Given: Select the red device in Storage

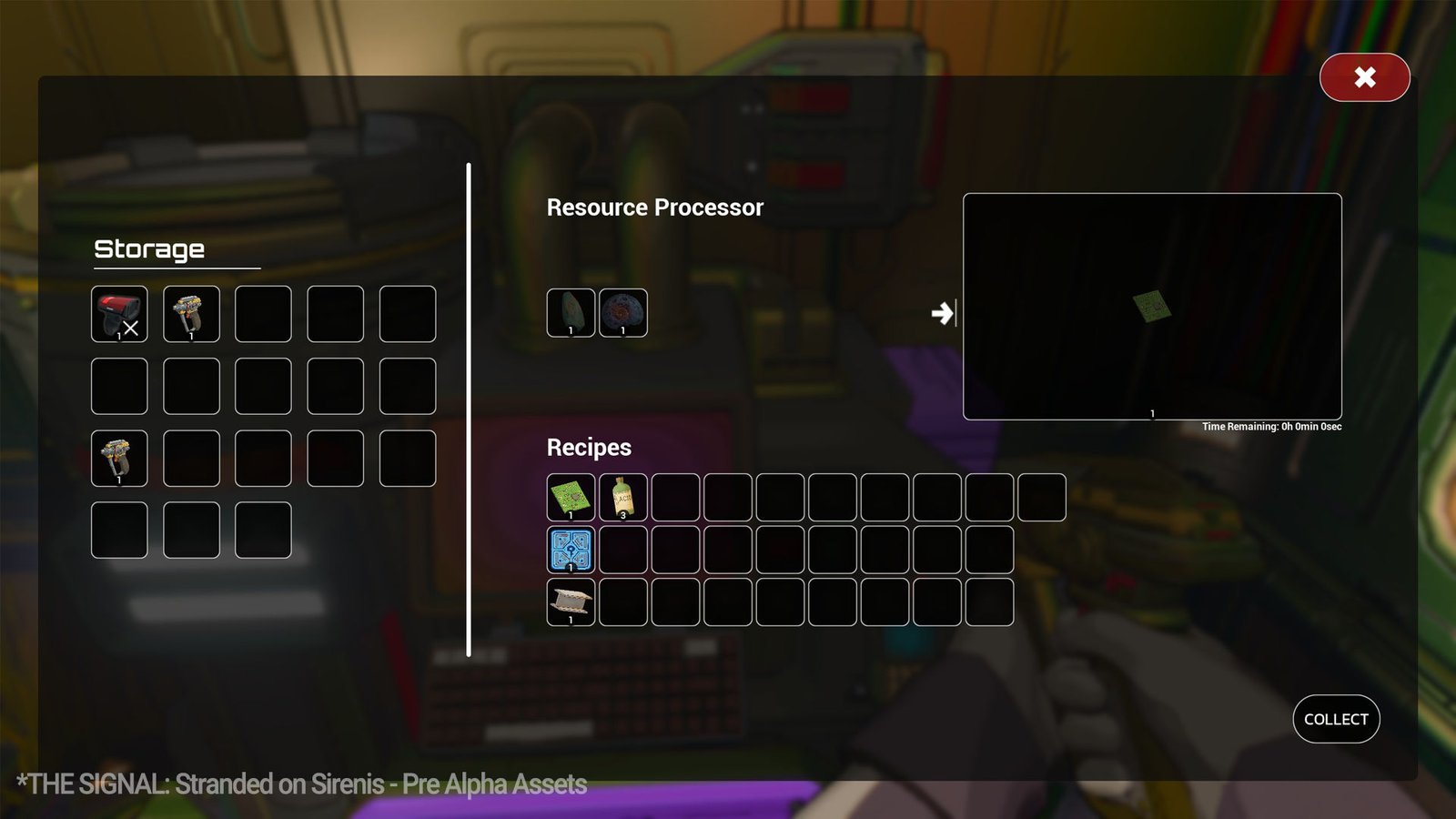Looking at the screenshot, I should pos(119,314).
